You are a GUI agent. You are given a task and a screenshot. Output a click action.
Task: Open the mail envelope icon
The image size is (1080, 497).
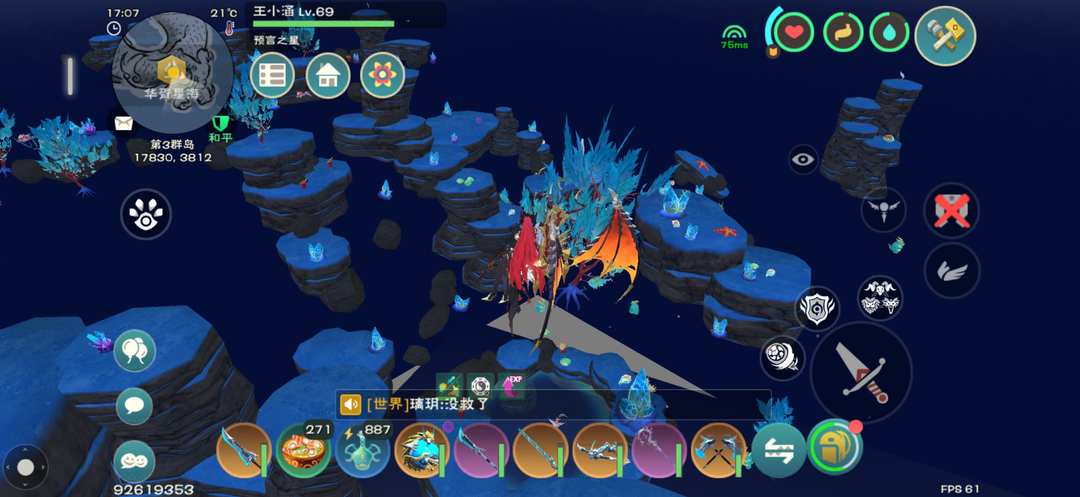pos(123,123)
